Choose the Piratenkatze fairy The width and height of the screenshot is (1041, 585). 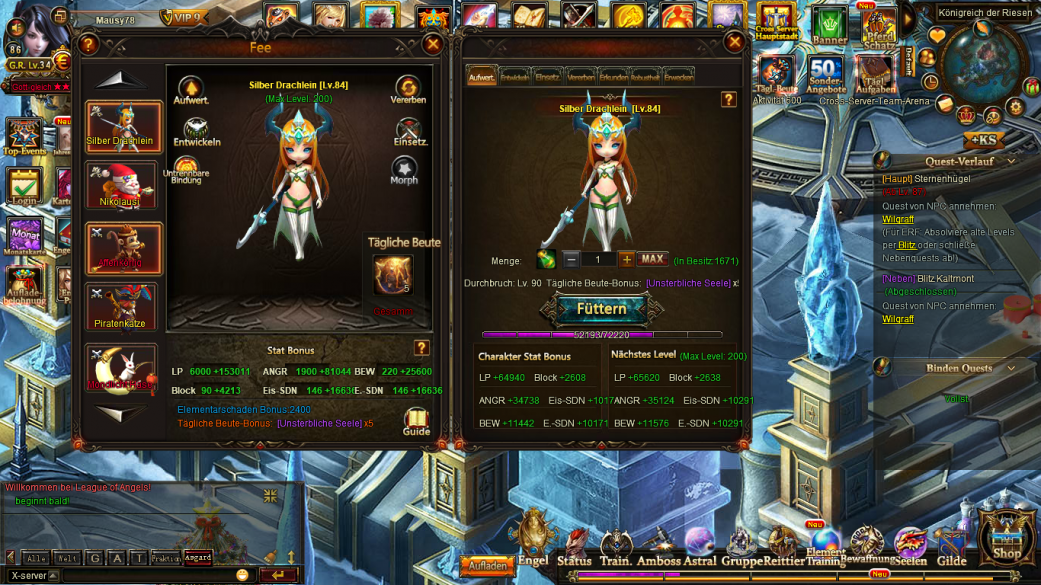pos(122,307)
